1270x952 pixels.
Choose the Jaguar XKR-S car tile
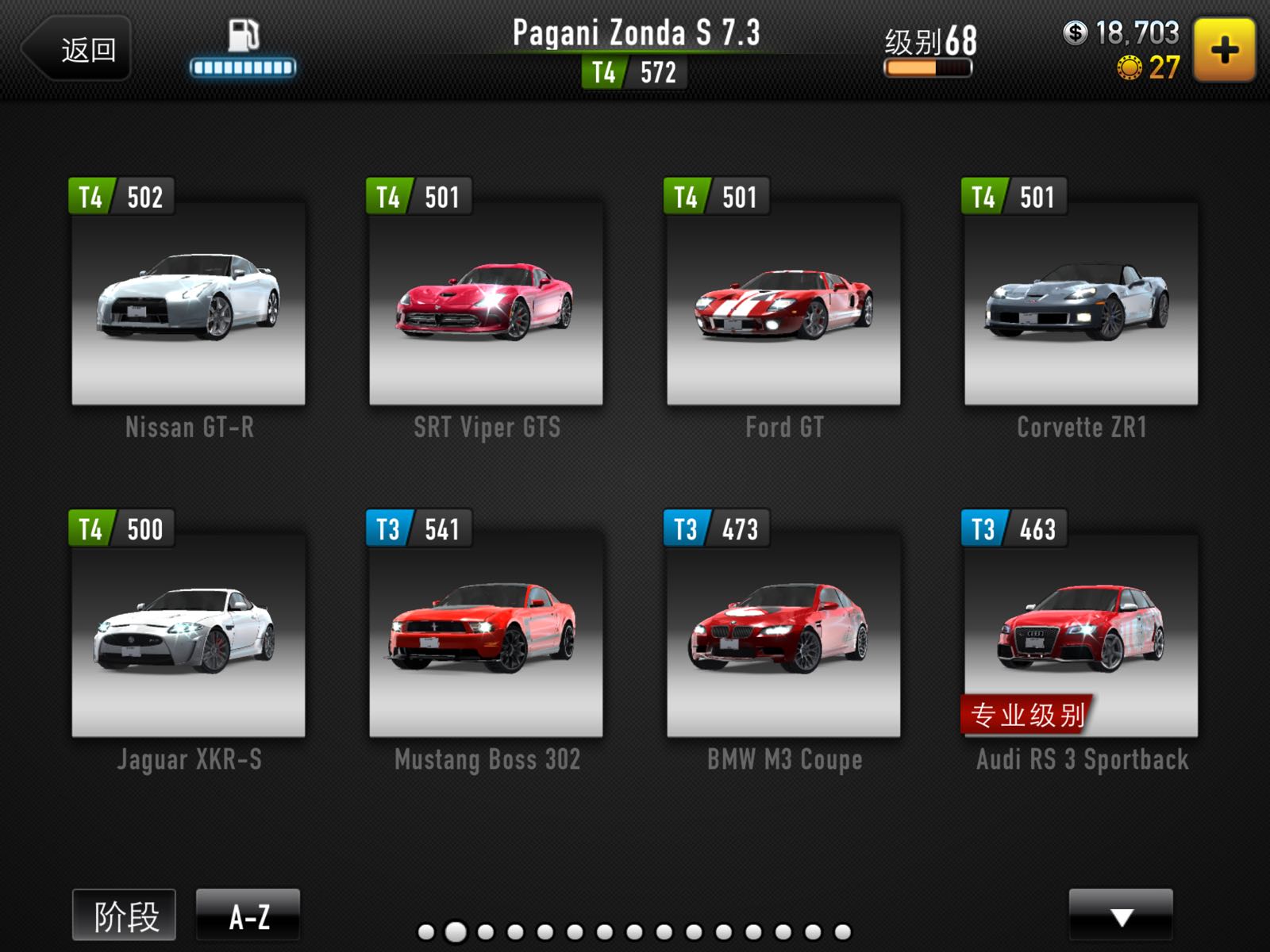click(188, 635)
